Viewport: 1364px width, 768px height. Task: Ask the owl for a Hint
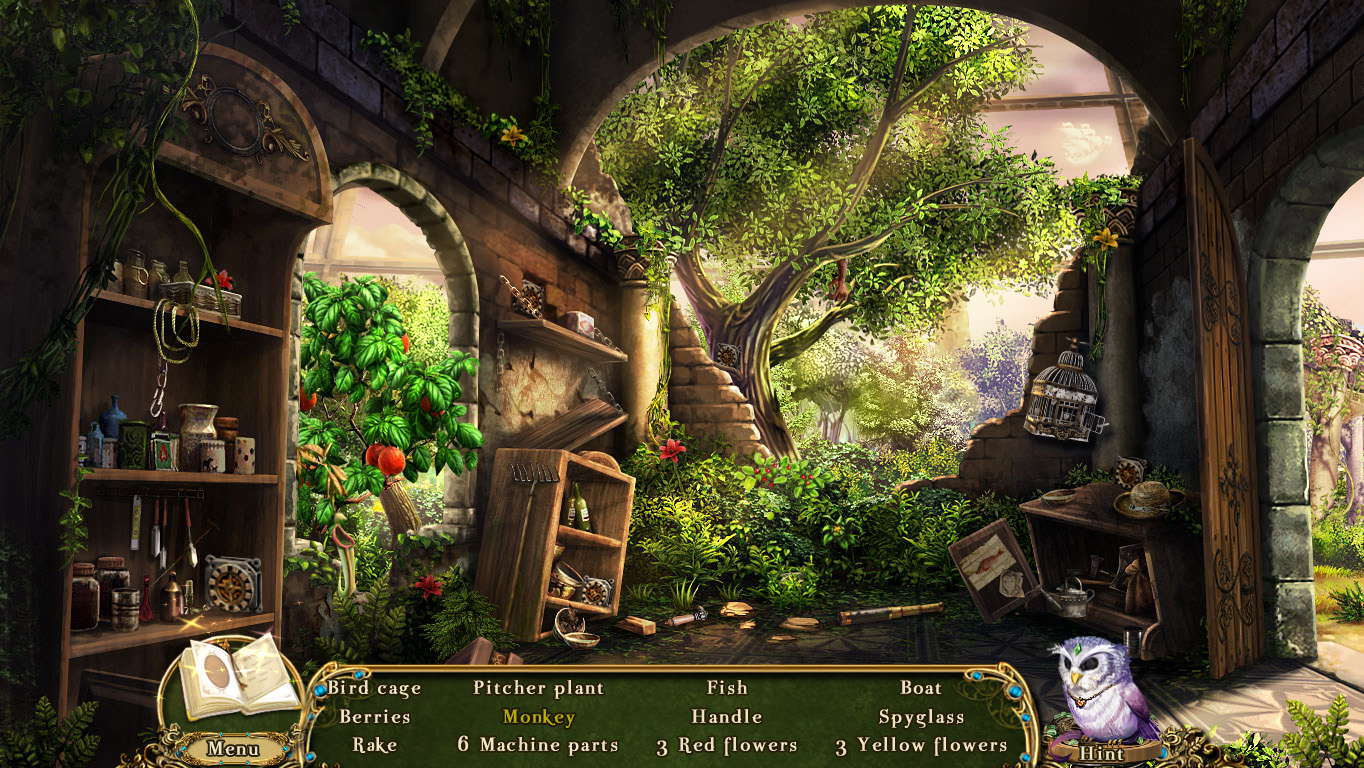tap(1100, 753)
